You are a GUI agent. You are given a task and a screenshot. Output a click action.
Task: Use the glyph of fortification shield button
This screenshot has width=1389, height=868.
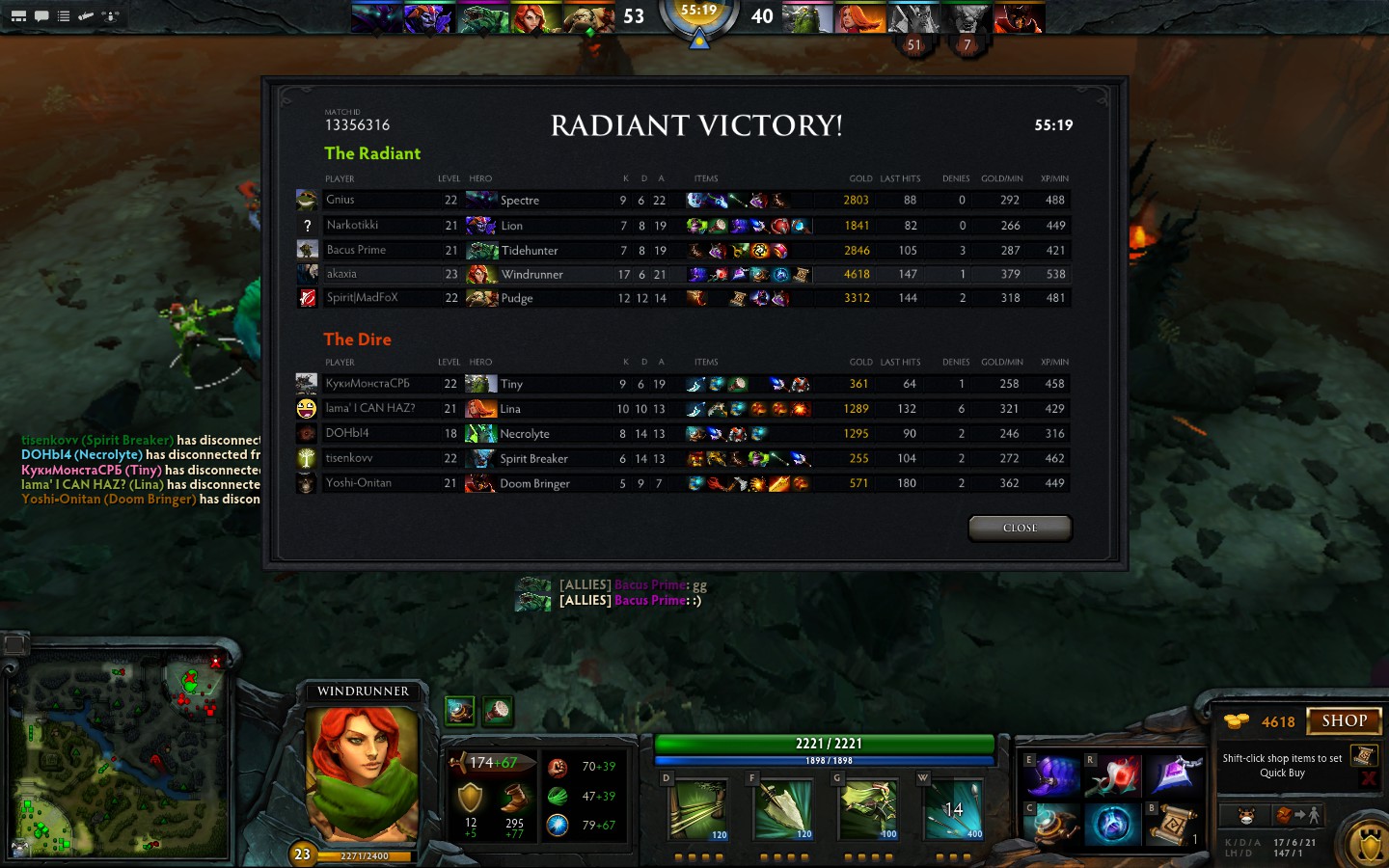pos(1369,845)
